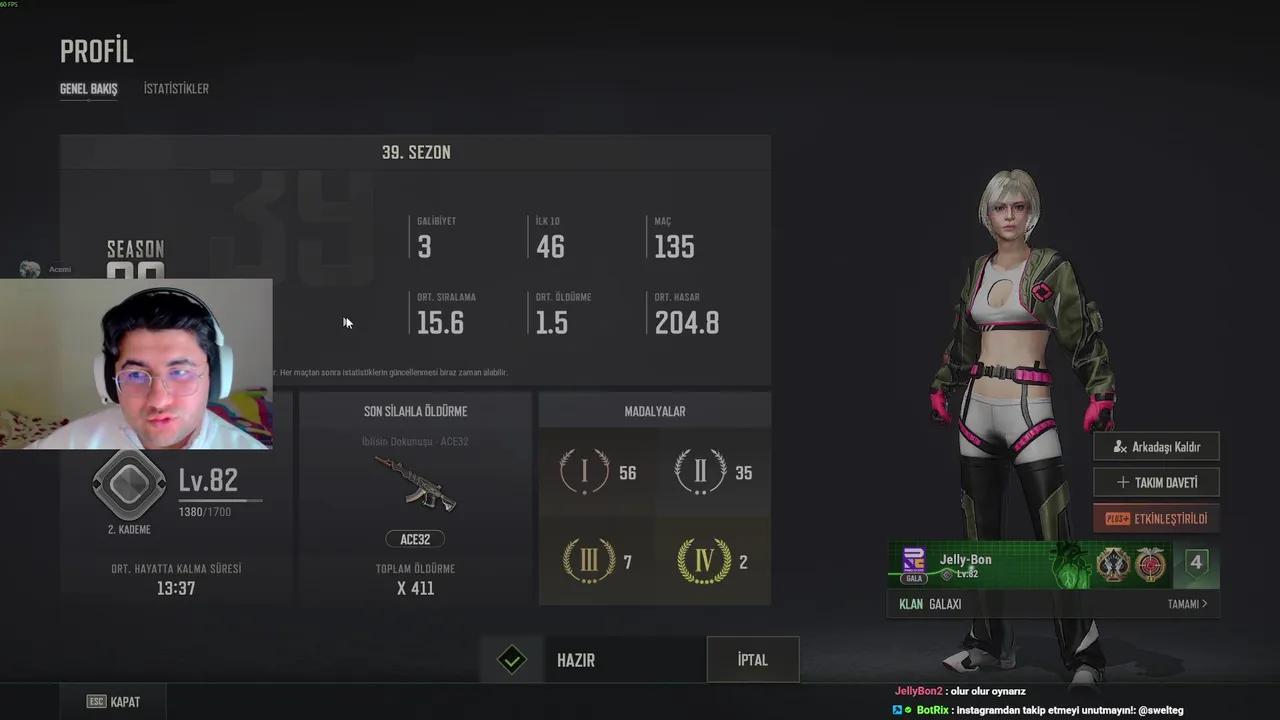Click the GALA team logo emblem
1280x720 pixels.
[x=913, y=560]
